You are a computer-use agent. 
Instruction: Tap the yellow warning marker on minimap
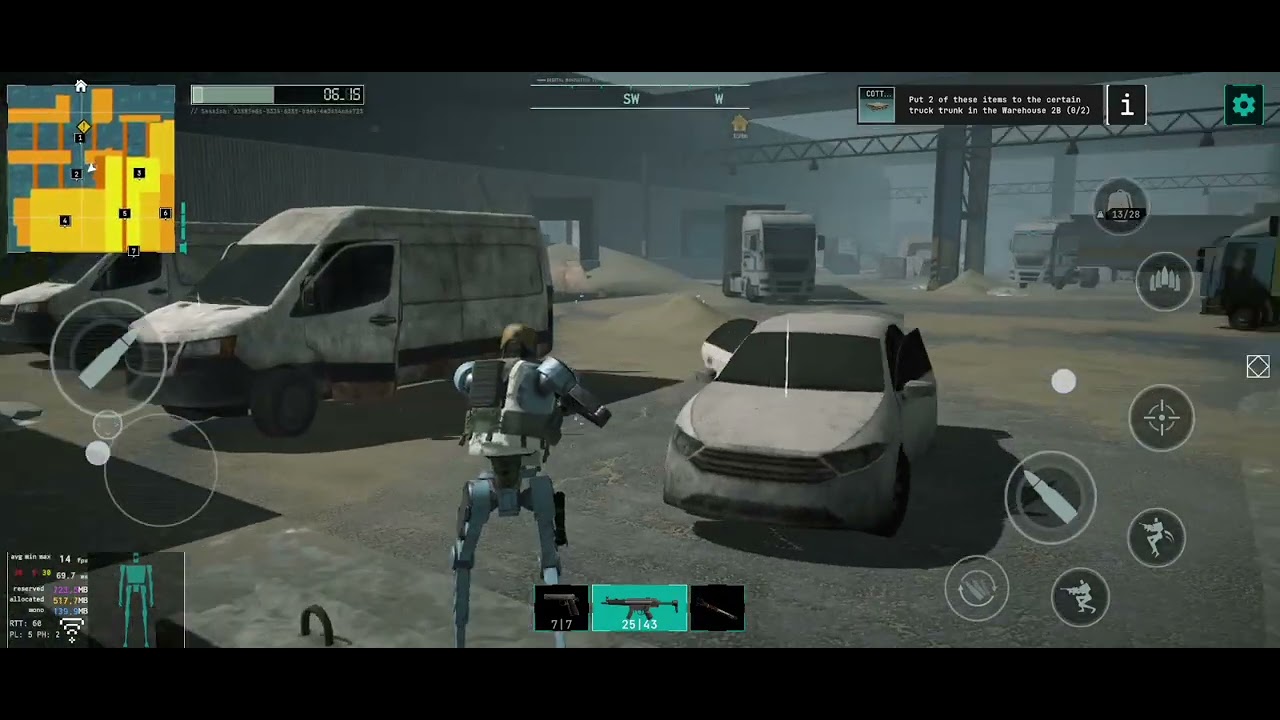[84, 127]
